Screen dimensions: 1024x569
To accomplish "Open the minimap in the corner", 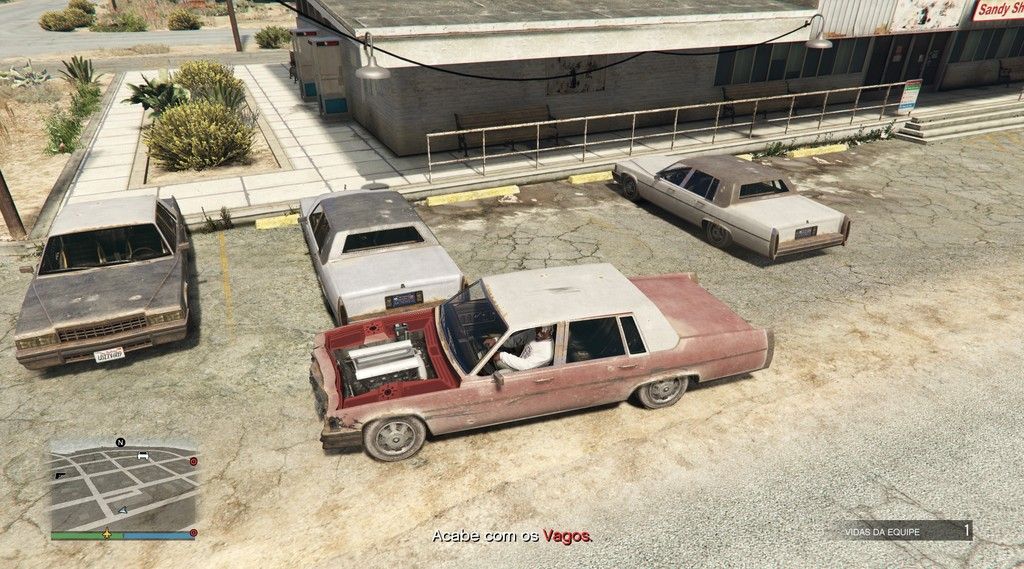I will click(x=123, y=487).
